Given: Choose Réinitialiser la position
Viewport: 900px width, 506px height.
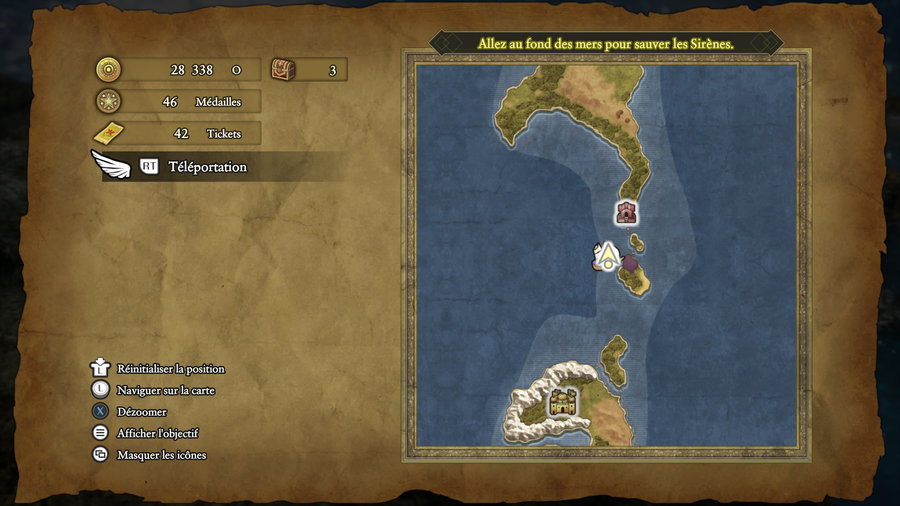Looking at the screenshot, I should pyautogui.click(x=170, y=369).
